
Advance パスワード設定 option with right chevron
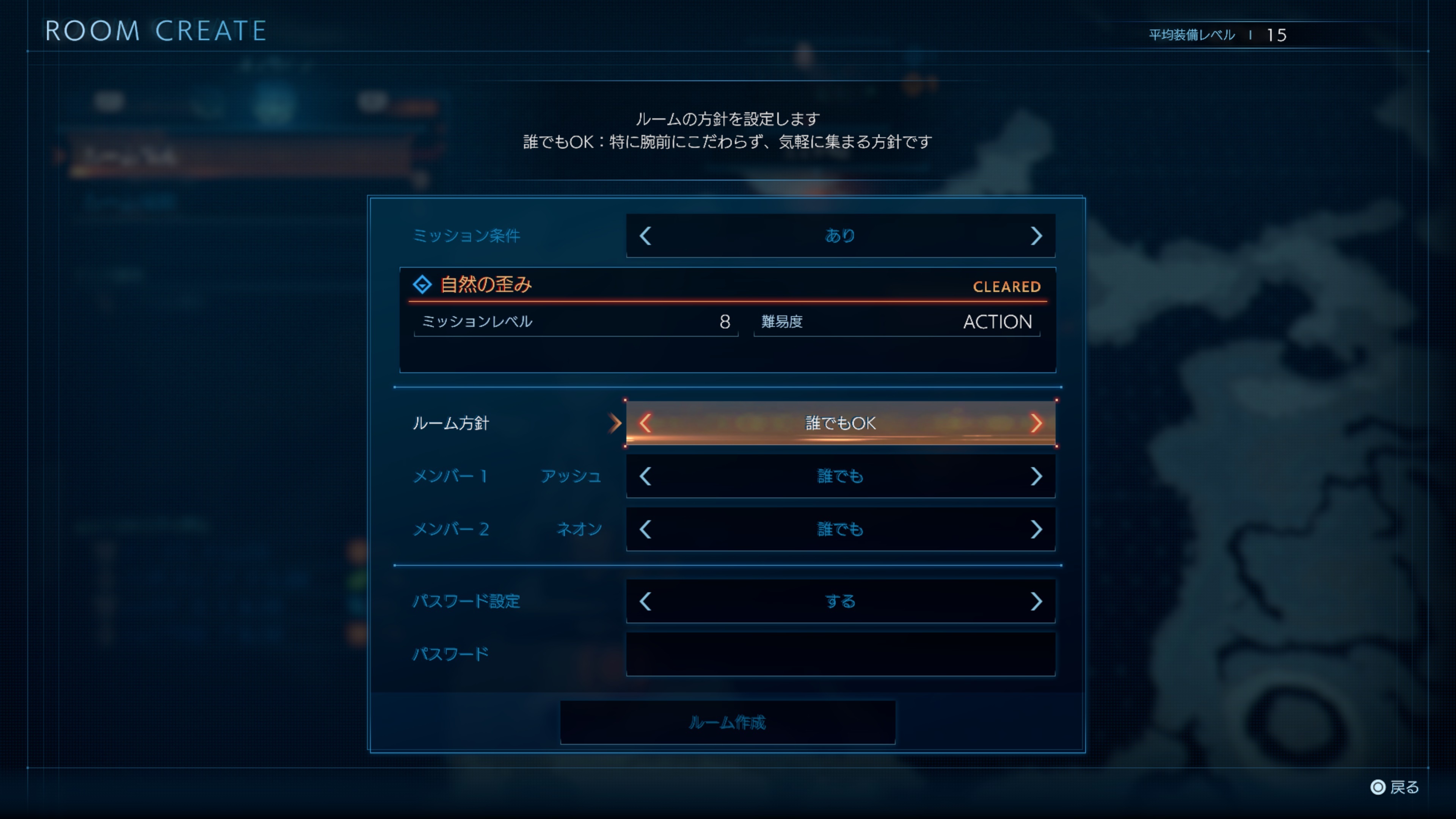coord(1037,601)
